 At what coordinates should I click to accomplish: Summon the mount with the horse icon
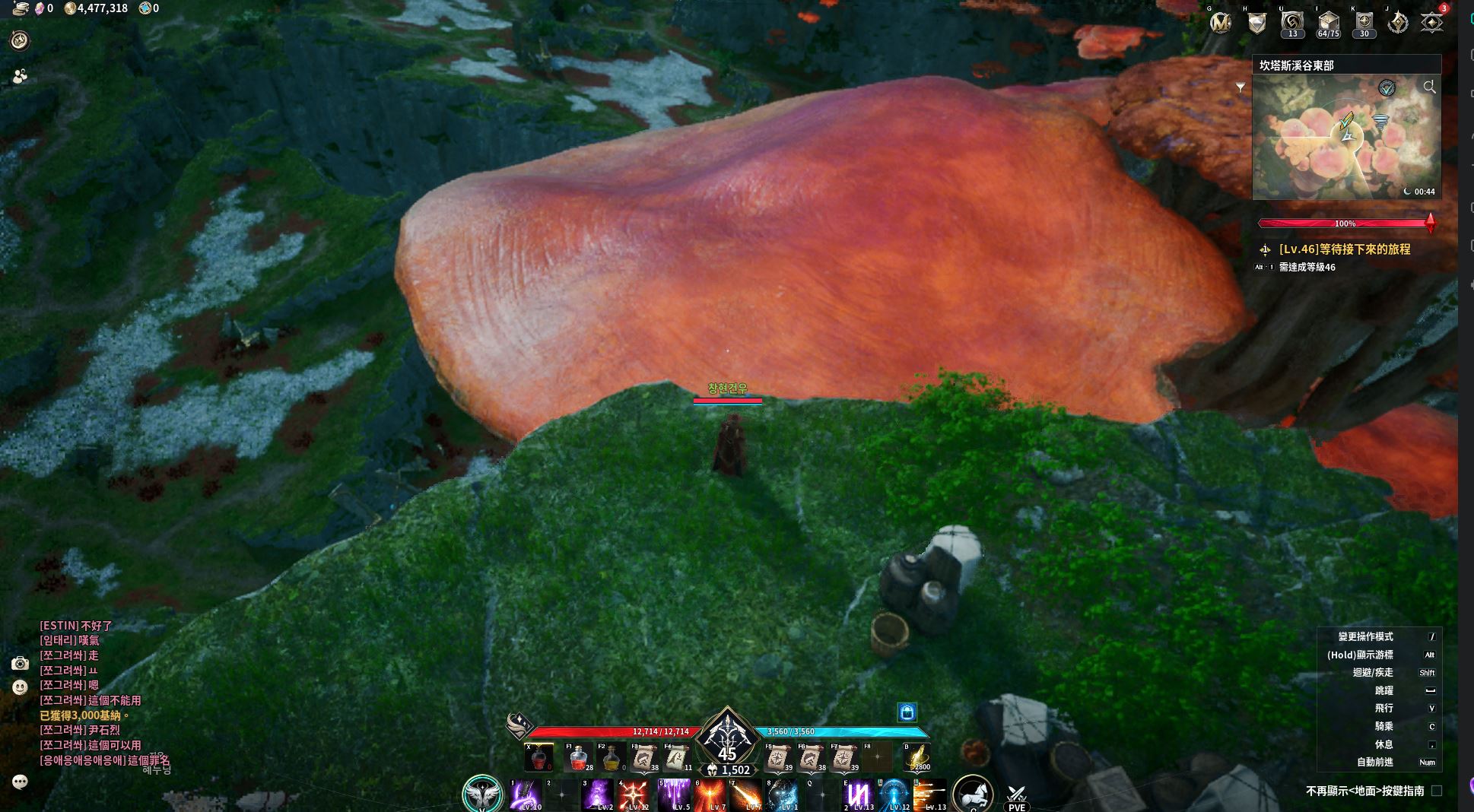point(972,793)
